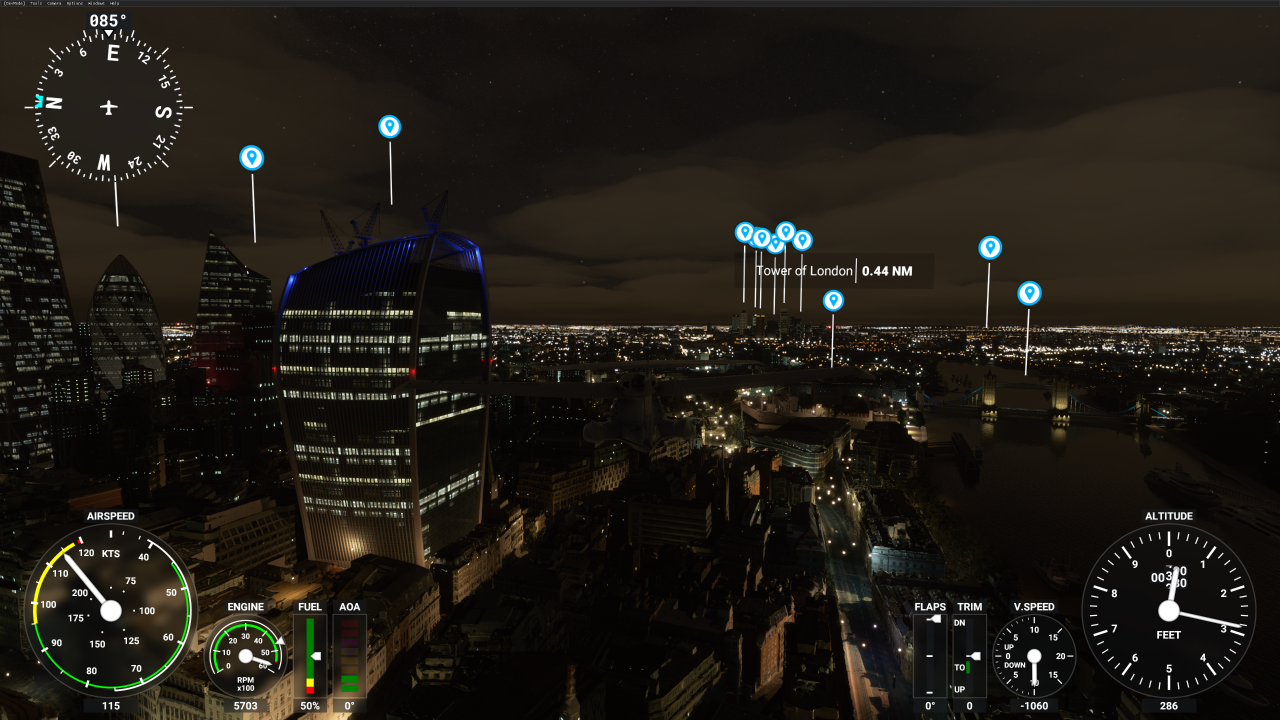
Task: Open the Windows menu
Action: tap(96, 3)
